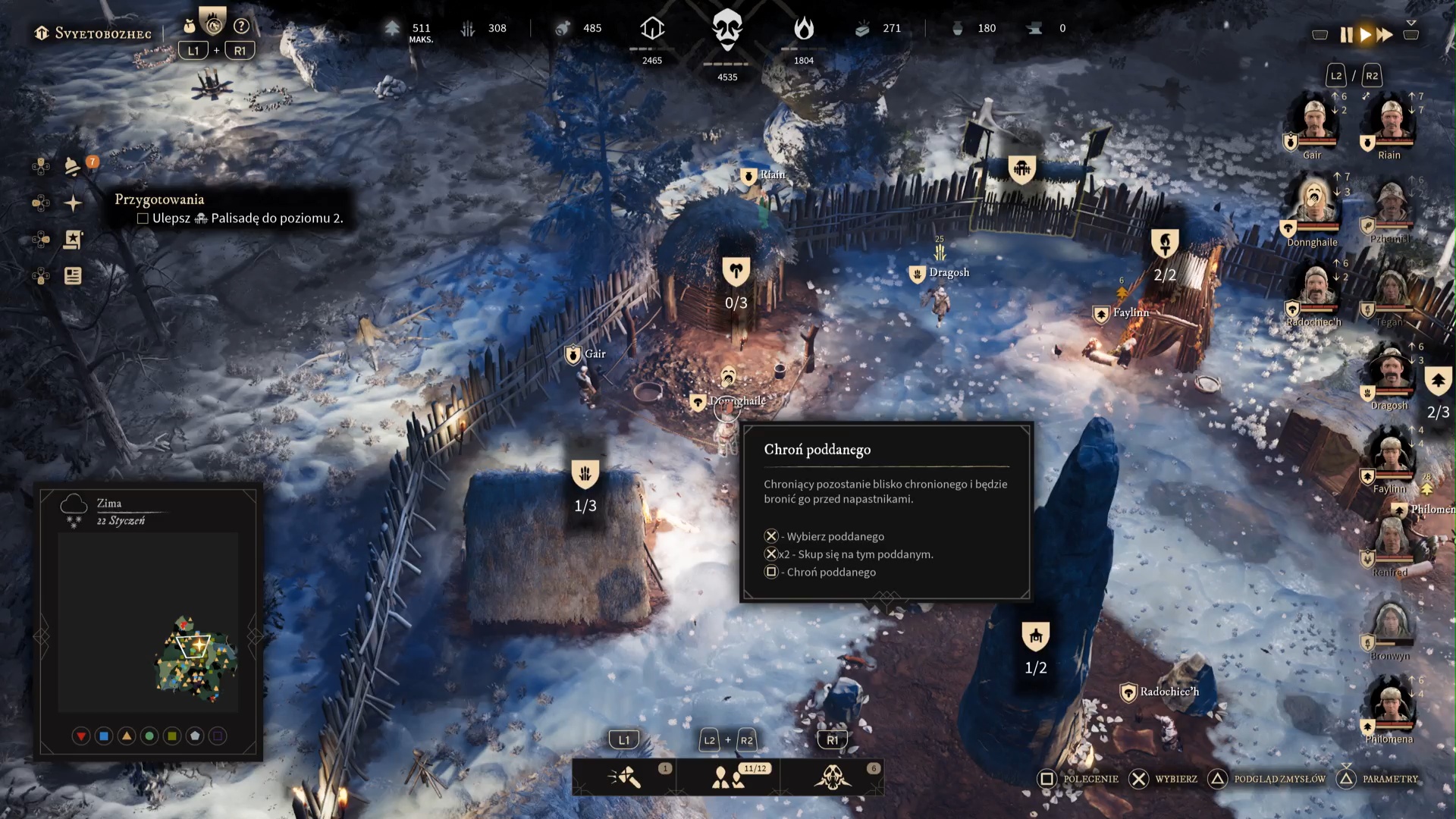Viewport: 1456px width, 819px height.
Task: Open the horned skull menu
Action: 832,777
